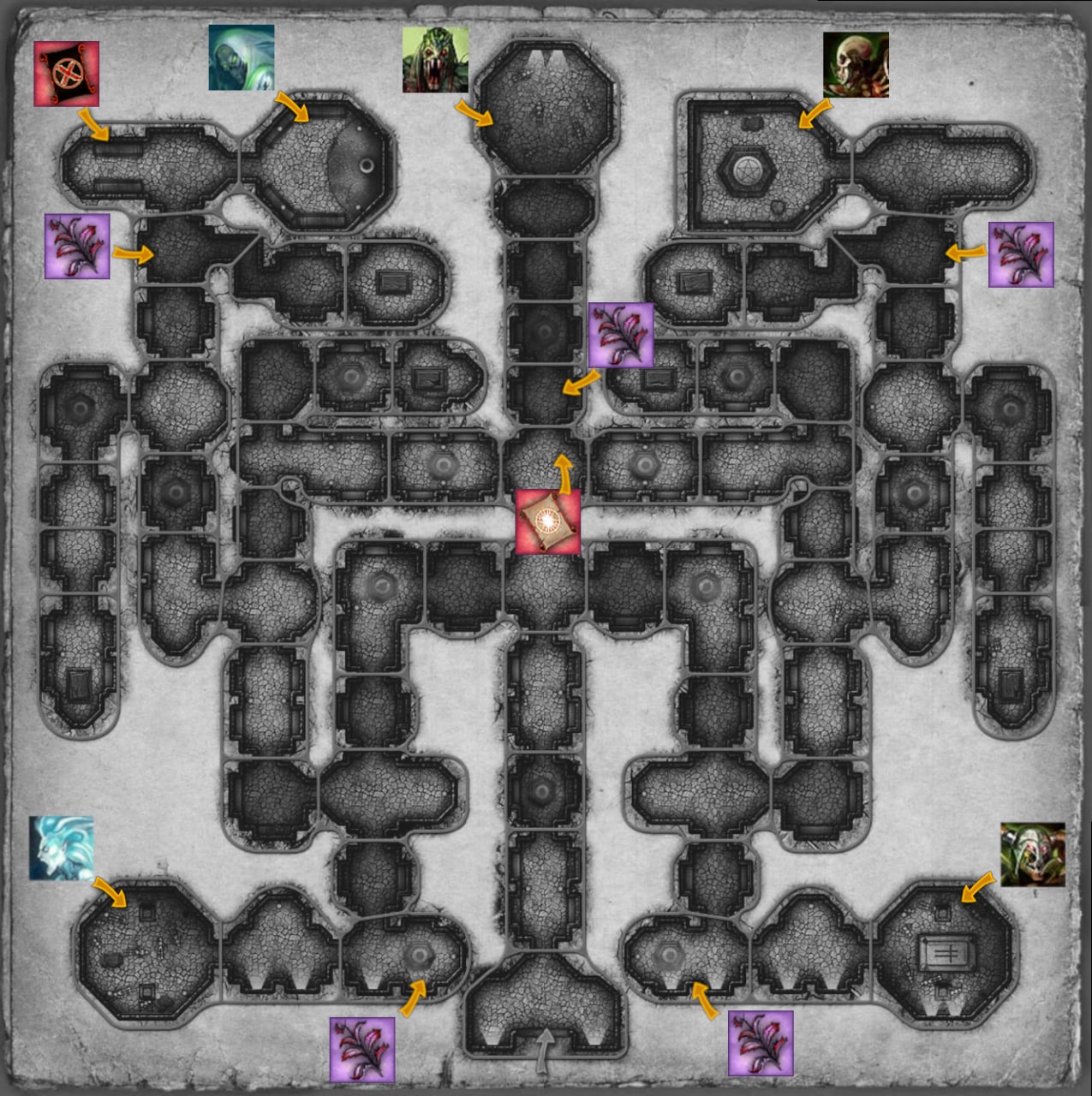Image resolution: width=1092 pixels, height=1096 pixels.
Task: Pick the pale blue spirit portrait
Action: 62,848
